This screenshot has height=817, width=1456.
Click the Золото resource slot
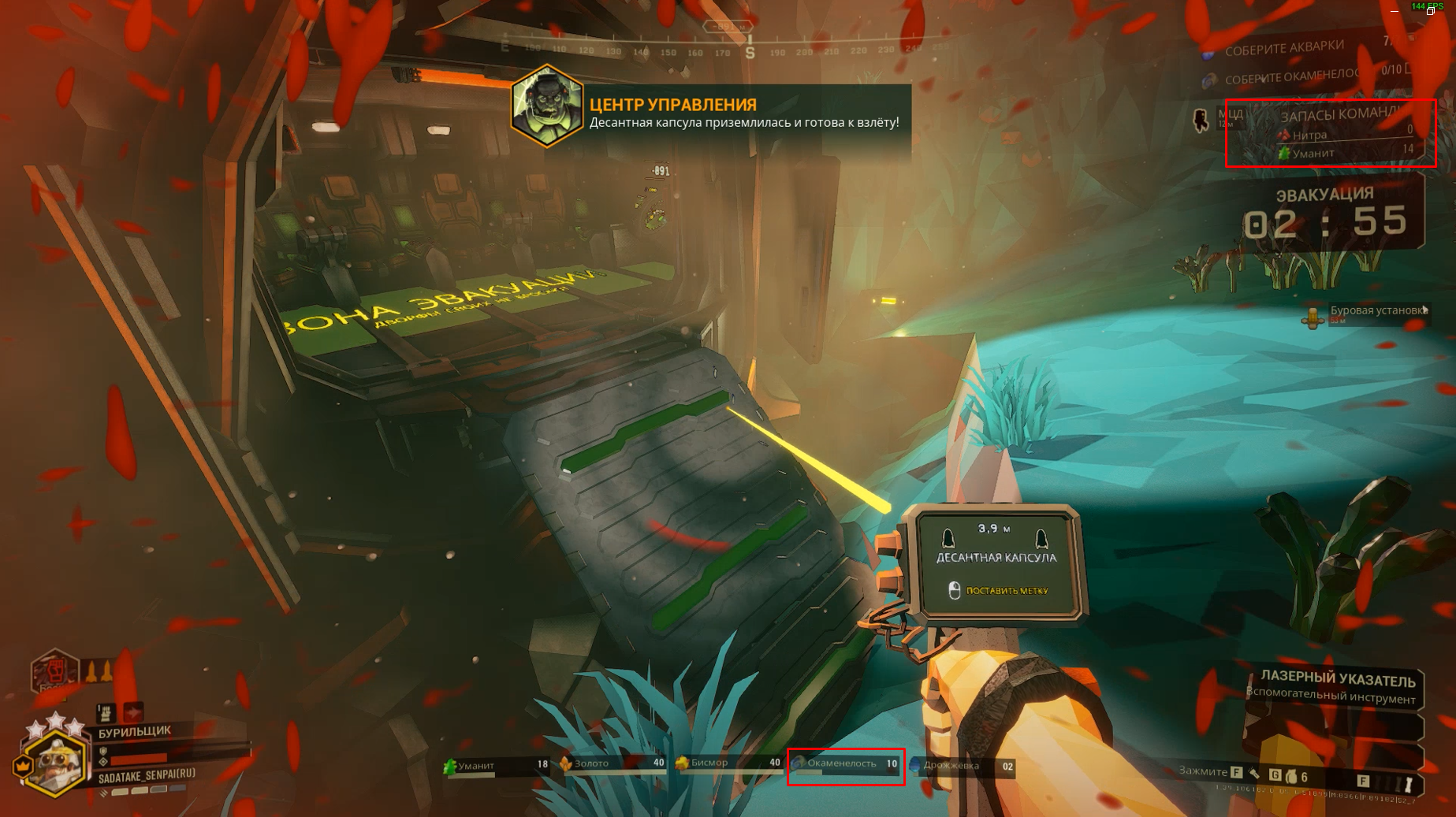(613, 764)
